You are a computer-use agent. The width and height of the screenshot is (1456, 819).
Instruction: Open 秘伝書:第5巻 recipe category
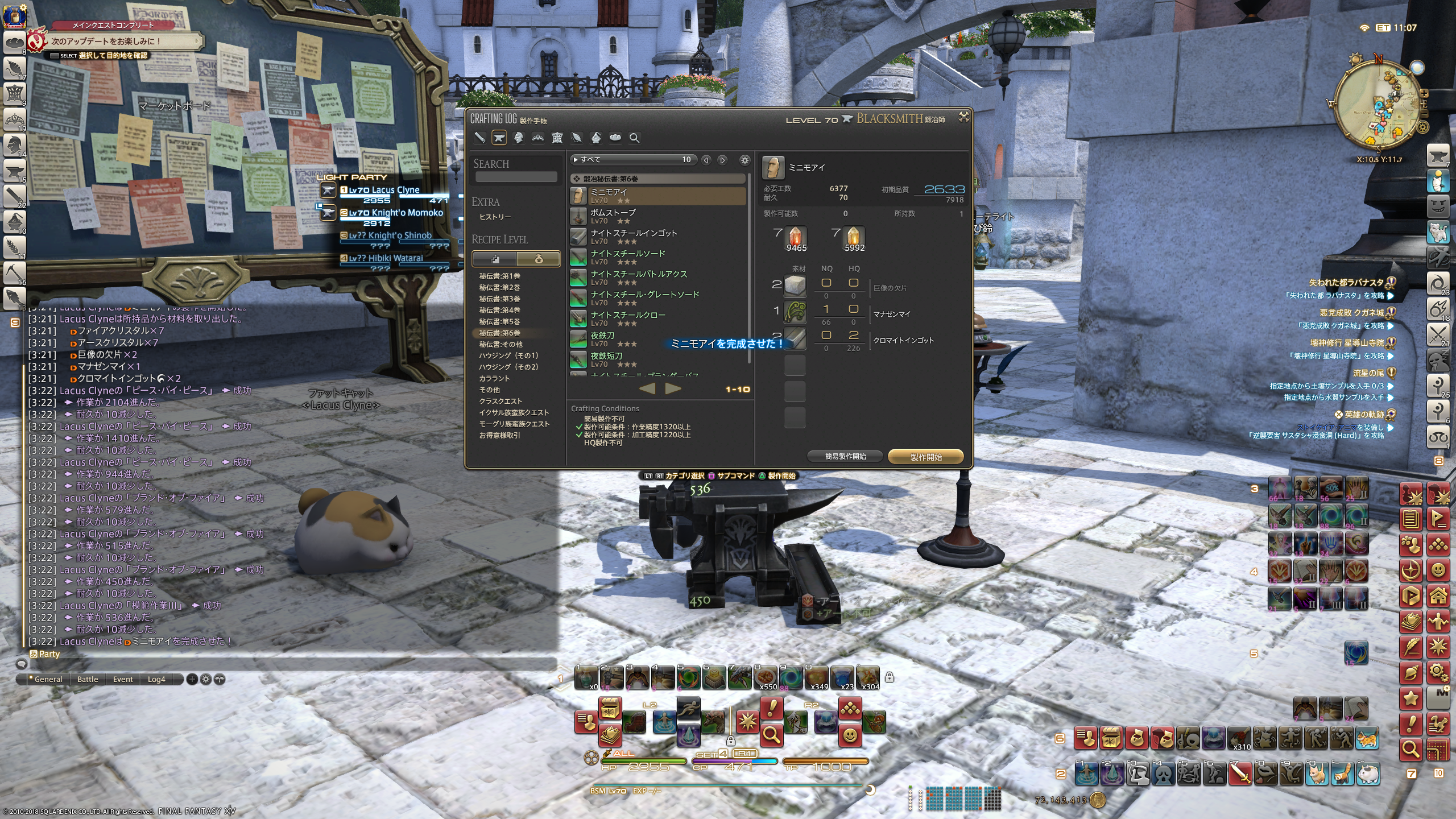coord(499,321)
